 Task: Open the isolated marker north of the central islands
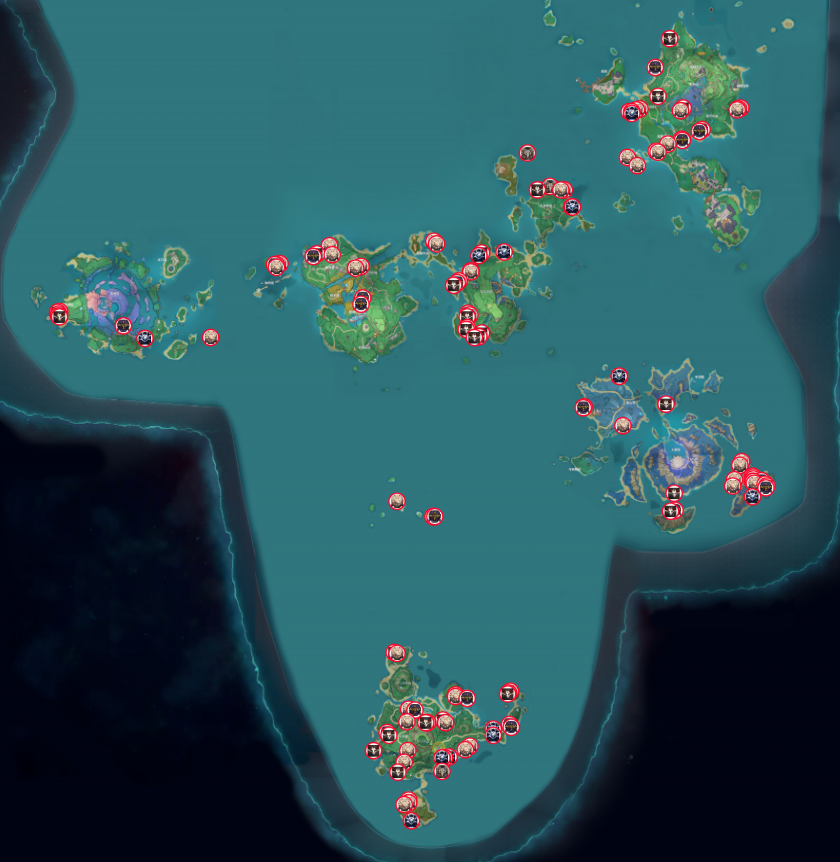[x=527, y=153]
